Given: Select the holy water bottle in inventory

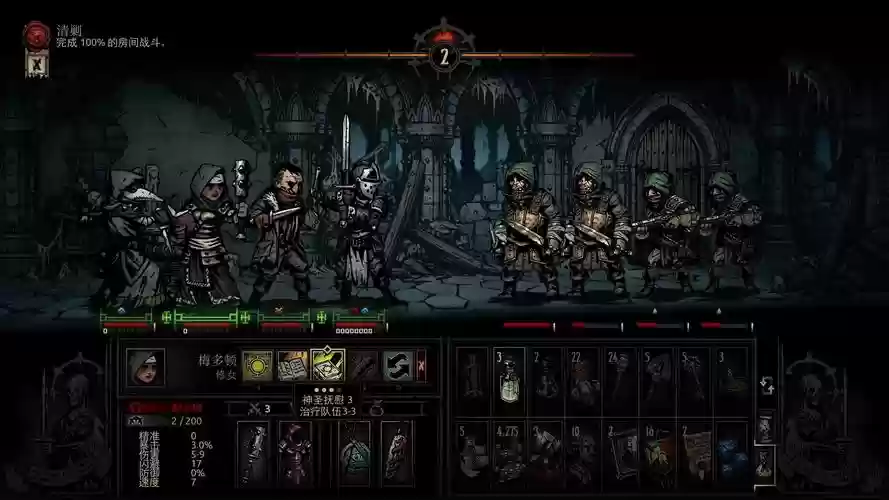Looking at the screenshot, I should pos(509,379).
